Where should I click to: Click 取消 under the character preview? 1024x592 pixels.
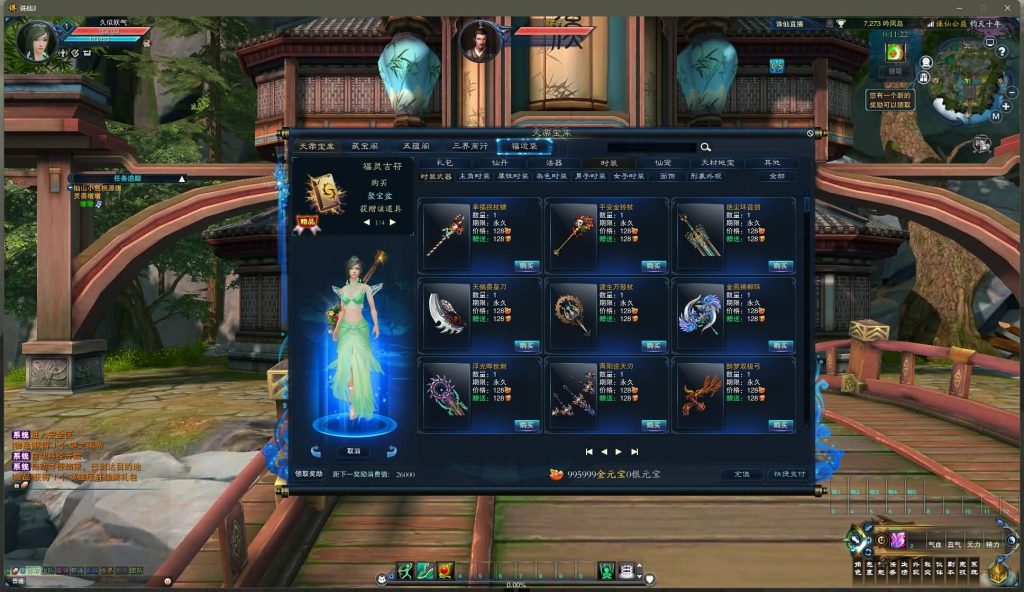tap(353, 451)
